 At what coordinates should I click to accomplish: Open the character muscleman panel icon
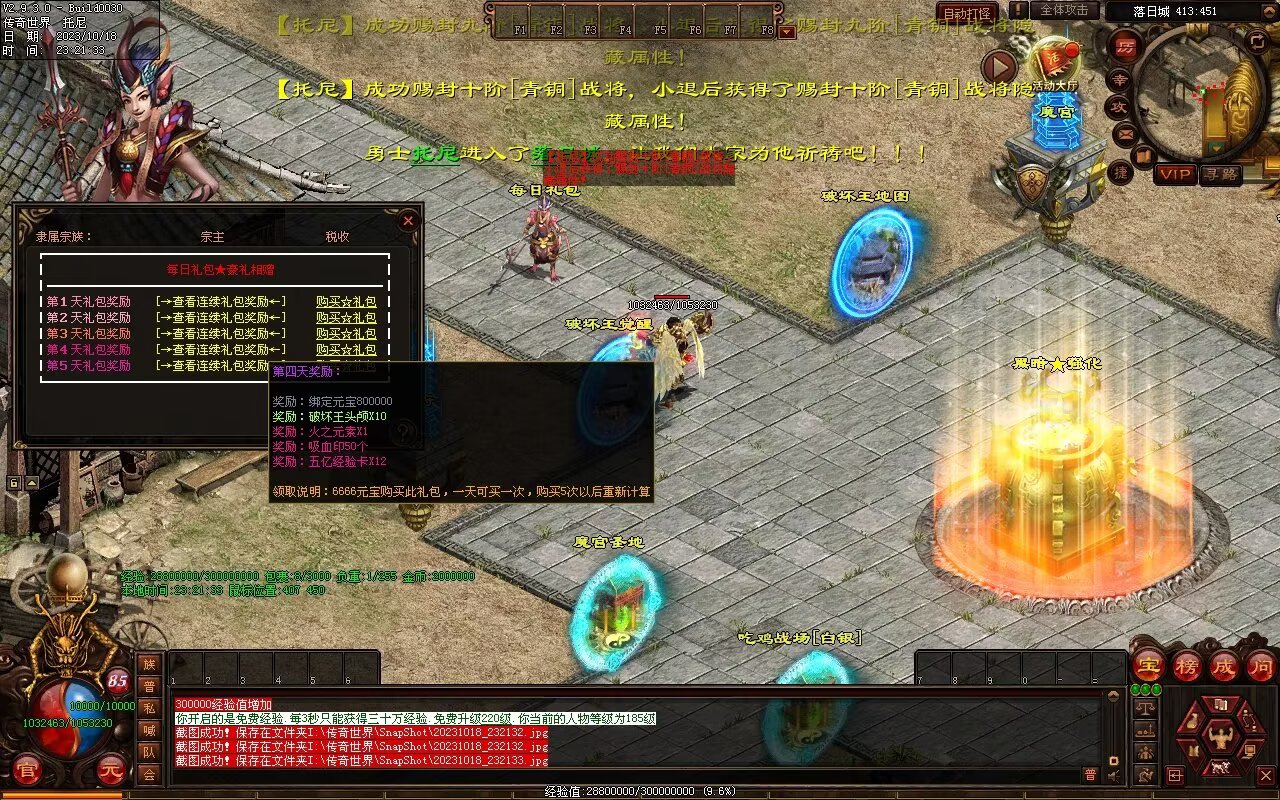click(x=1220, y=738)
